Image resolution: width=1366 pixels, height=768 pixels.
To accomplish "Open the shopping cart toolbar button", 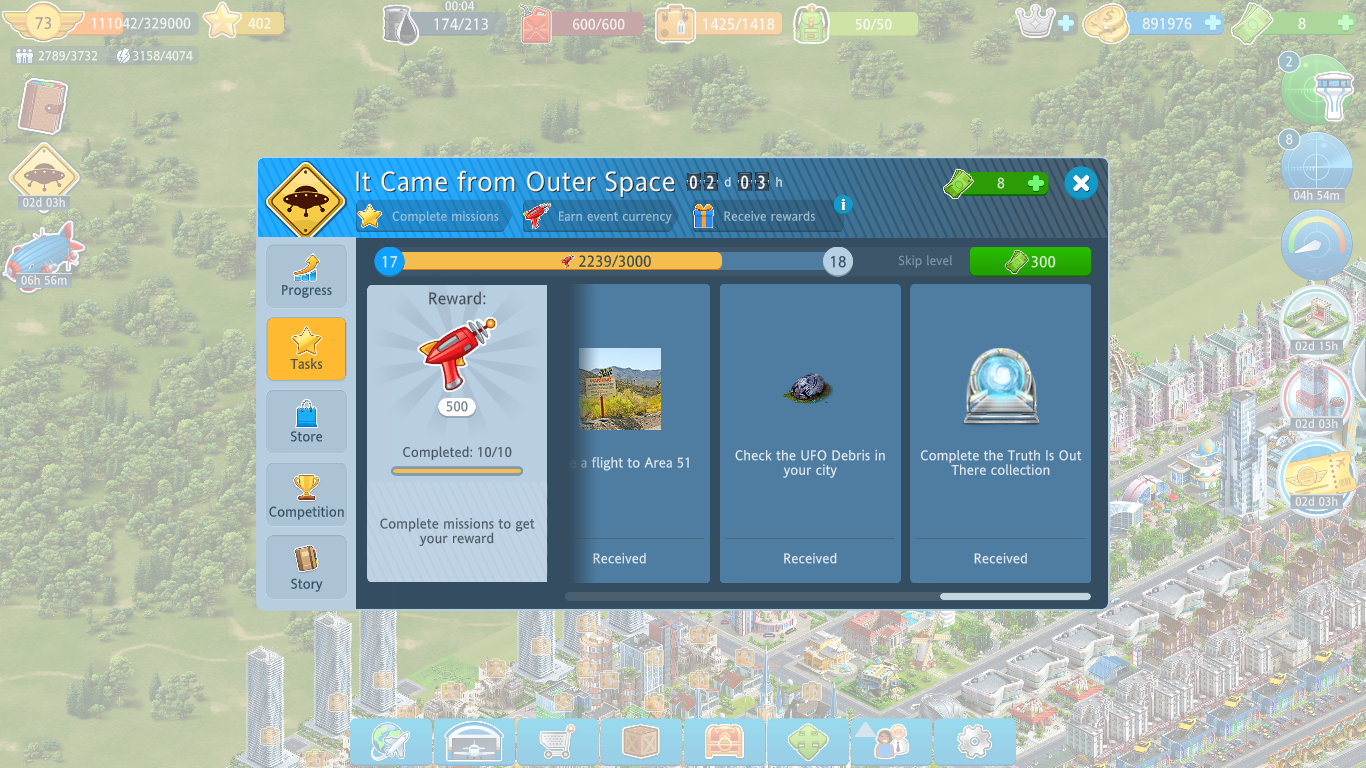I will coord(558,742).
